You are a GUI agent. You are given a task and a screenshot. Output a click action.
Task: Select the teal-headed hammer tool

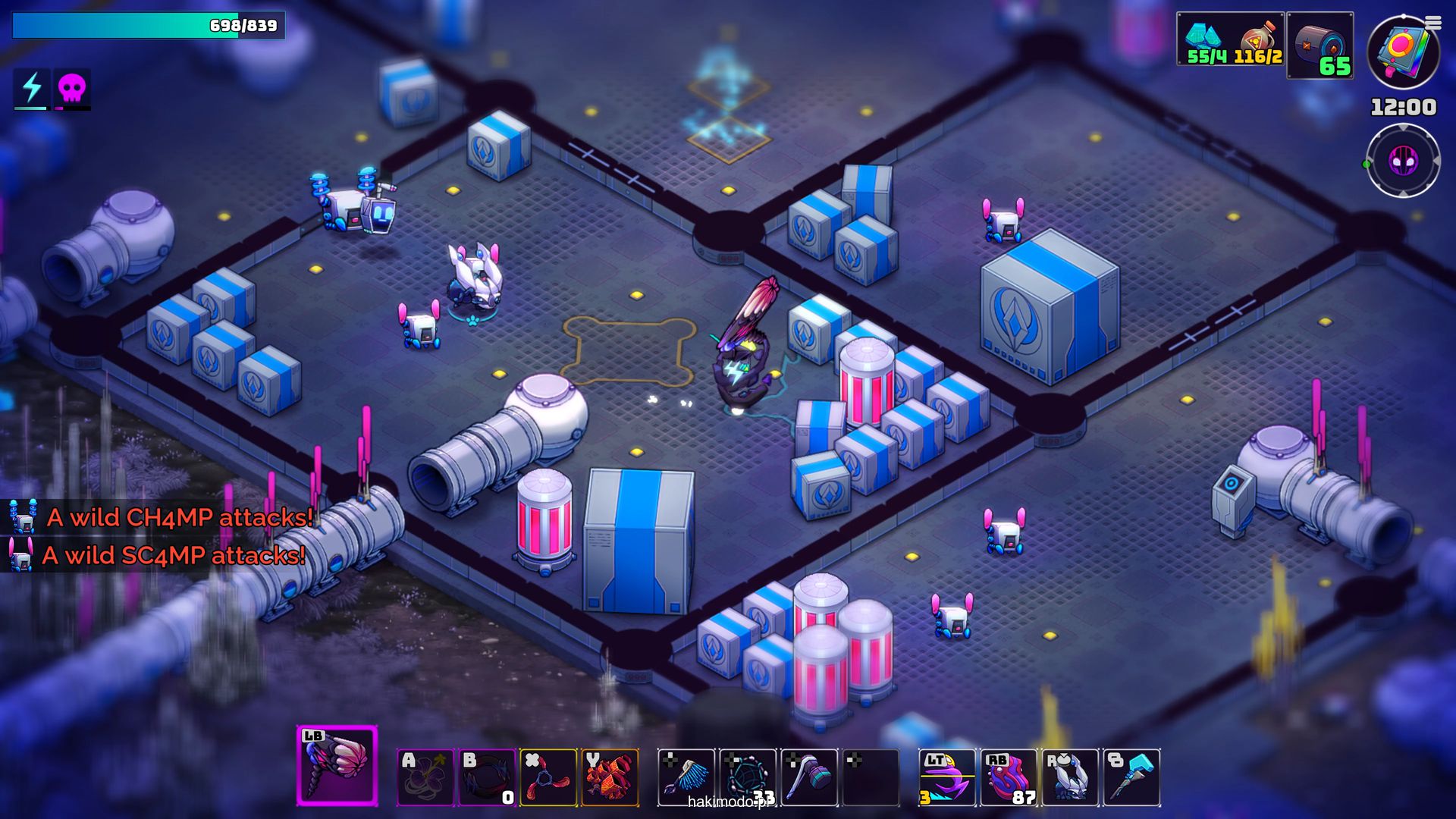tap(809, 777)
